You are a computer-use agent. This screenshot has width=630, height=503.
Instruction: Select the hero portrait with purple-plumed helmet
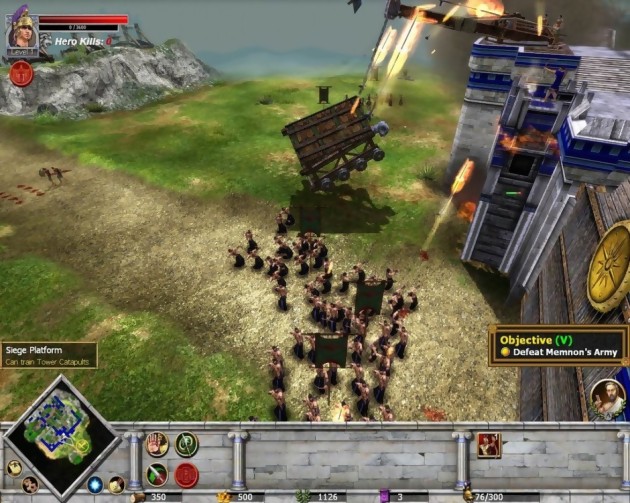pos(22,32)
